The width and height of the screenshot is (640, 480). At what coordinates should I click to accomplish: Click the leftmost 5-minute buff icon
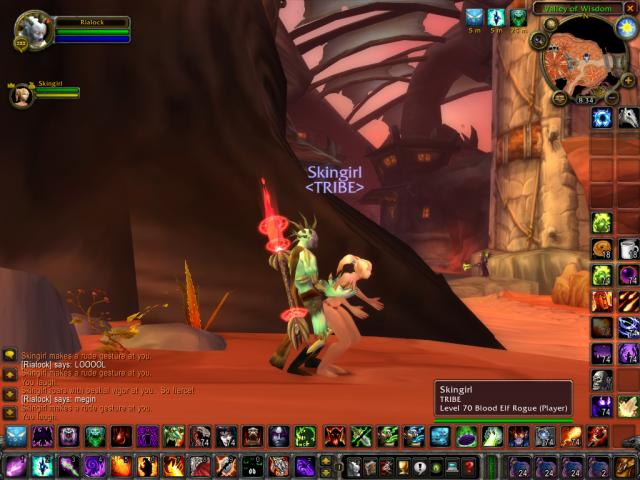click(x=474, y=17)
